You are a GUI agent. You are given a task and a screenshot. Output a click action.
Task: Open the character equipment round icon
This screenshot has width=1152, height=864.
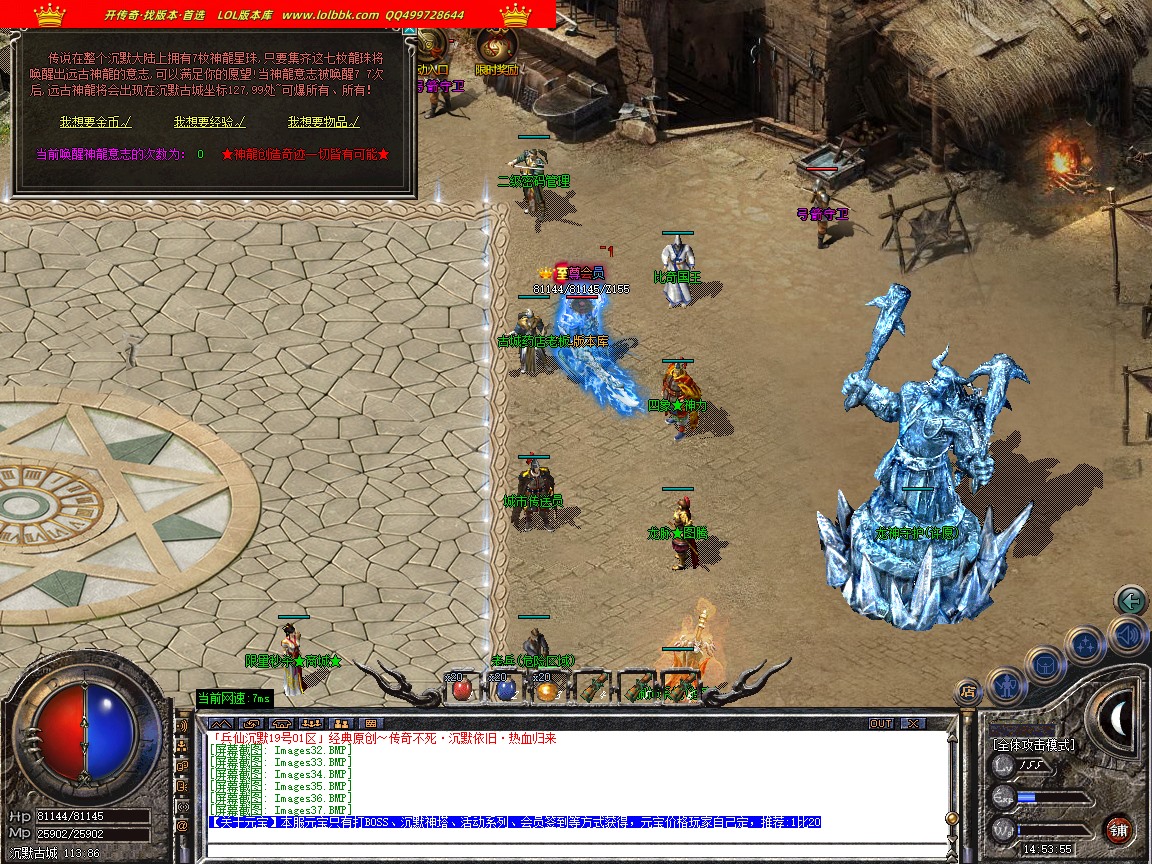pos(1005,685)
